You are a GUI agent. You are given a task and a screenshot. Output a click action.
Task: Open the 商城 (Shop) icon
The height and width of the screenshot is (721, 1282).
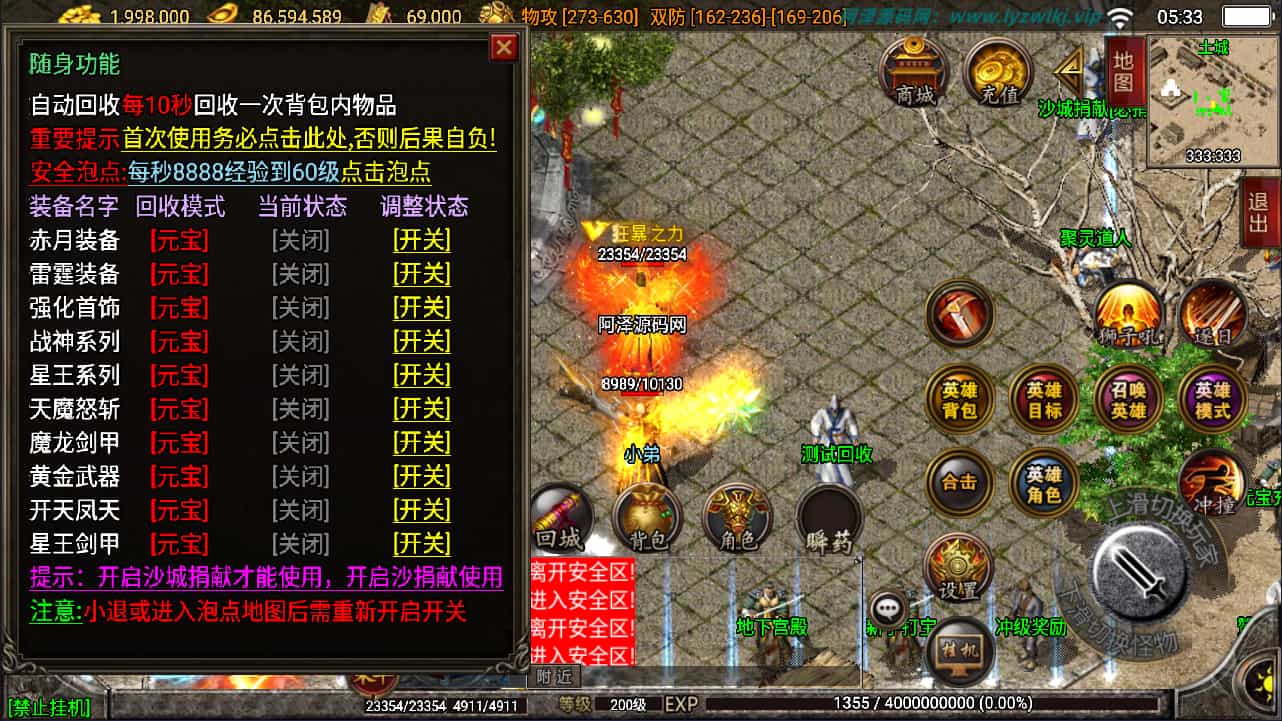tap(916, 70)
